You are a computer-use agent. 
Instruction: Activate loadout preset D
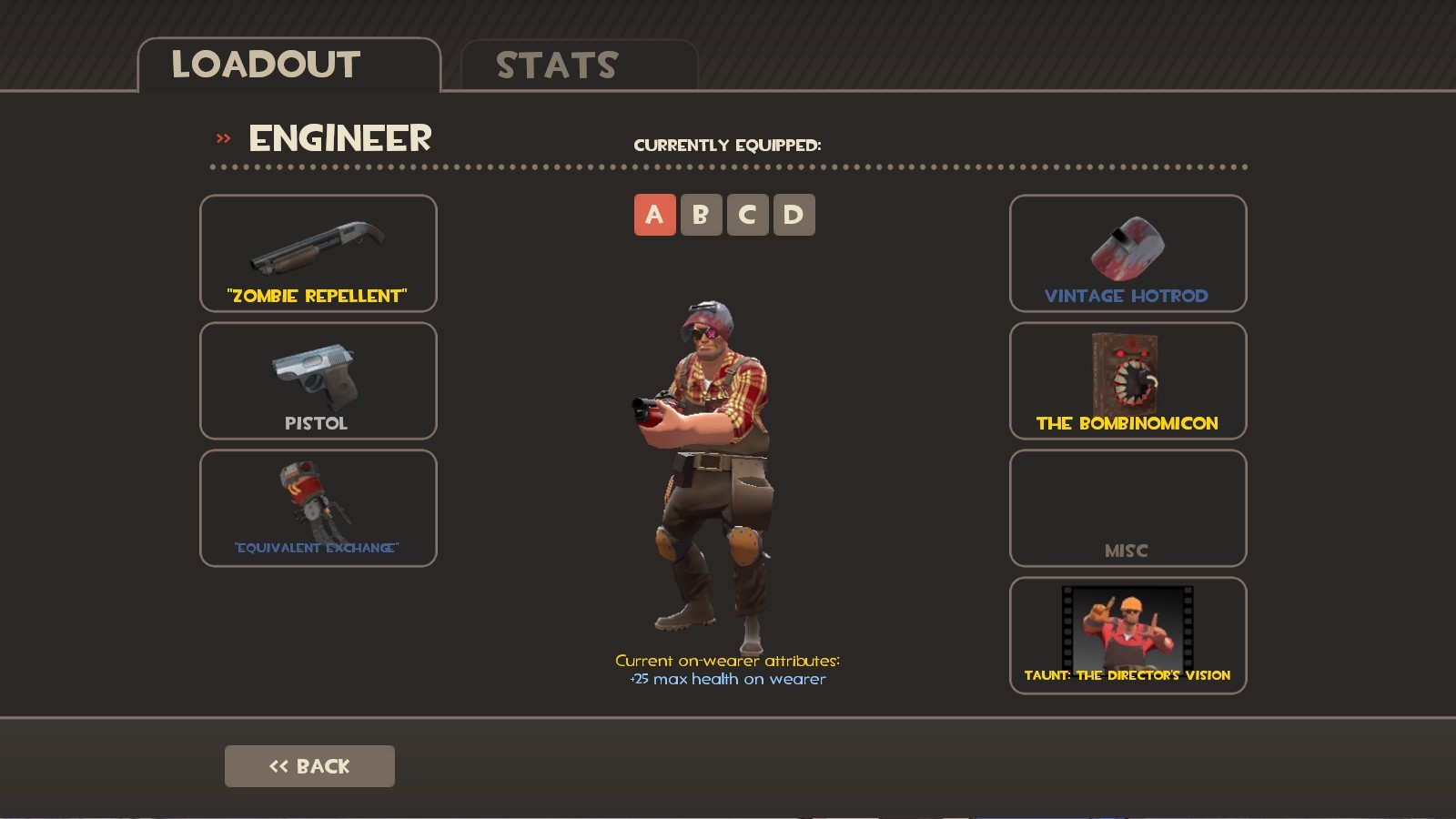(x=795, y=215)
